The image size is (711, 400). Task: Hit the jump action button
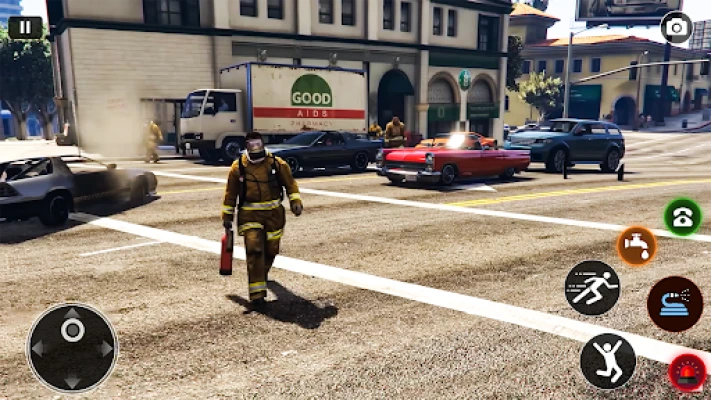coord(607,360)
